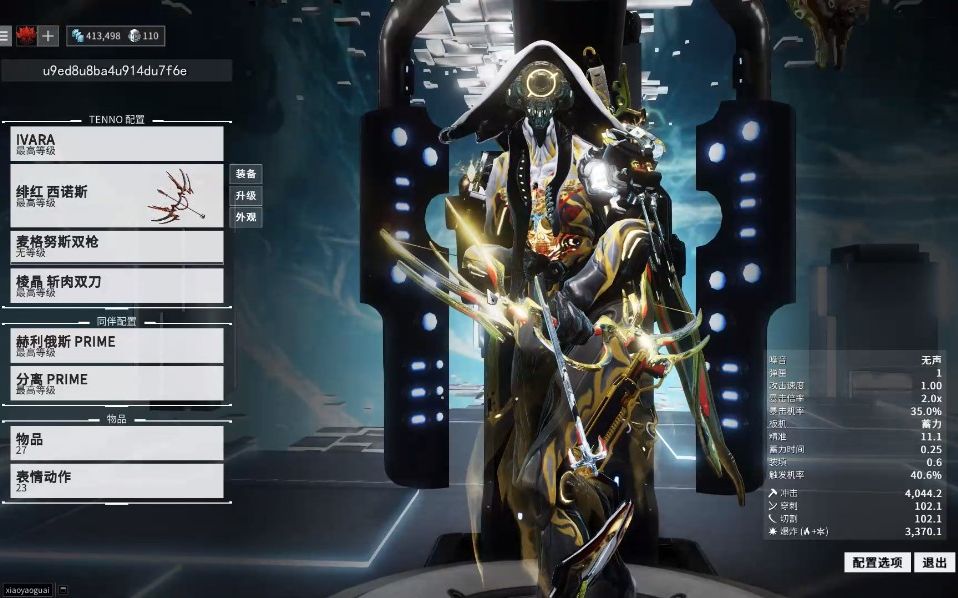The image size is (958, 598).
Task: Select the IVARA warframe slot
Action: click(x=117, y=144)
